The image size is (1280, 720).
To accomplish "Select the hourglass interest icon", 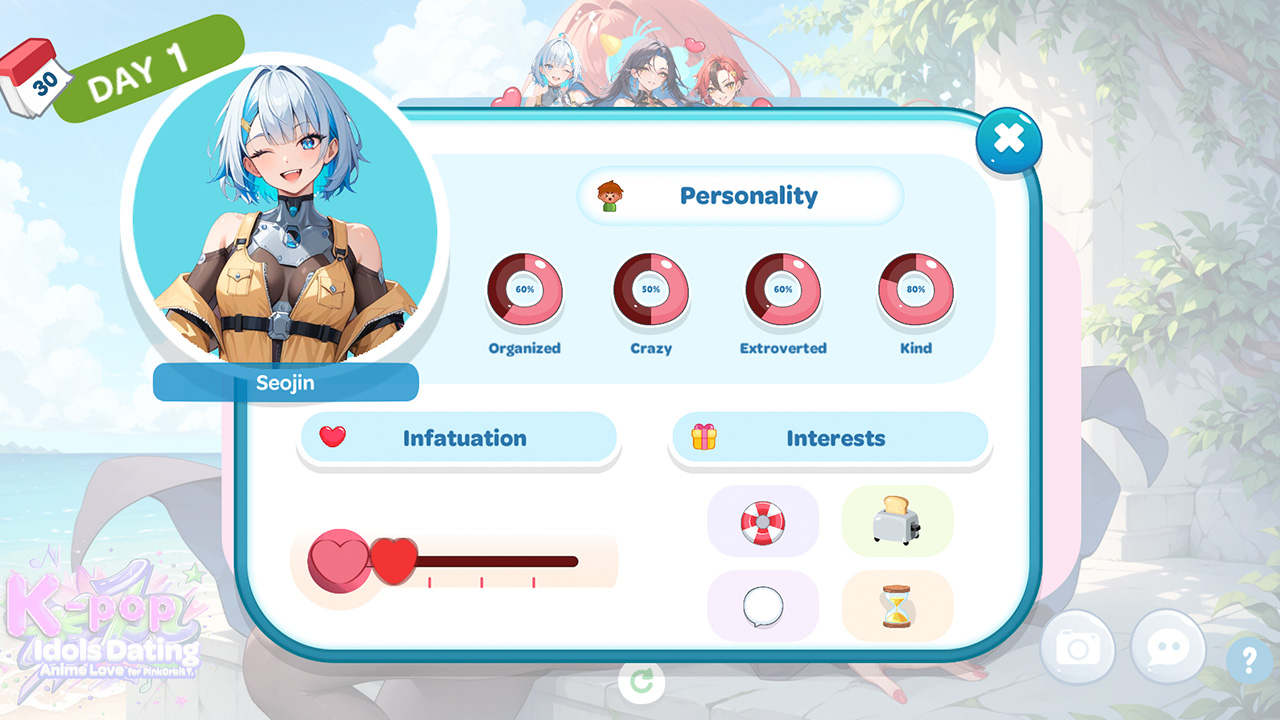I will [x=897, y=605].
